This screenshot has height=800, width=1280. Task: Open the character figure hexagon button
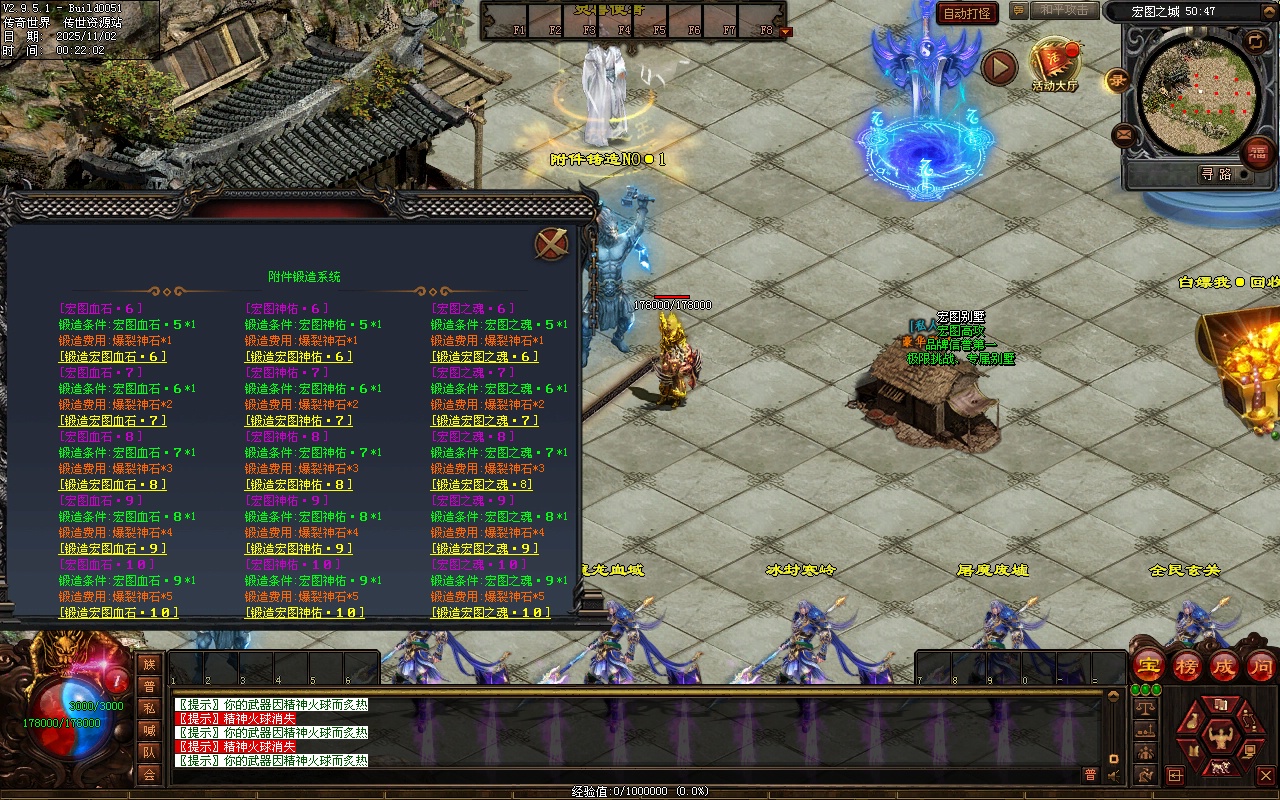click(1220, 738)
